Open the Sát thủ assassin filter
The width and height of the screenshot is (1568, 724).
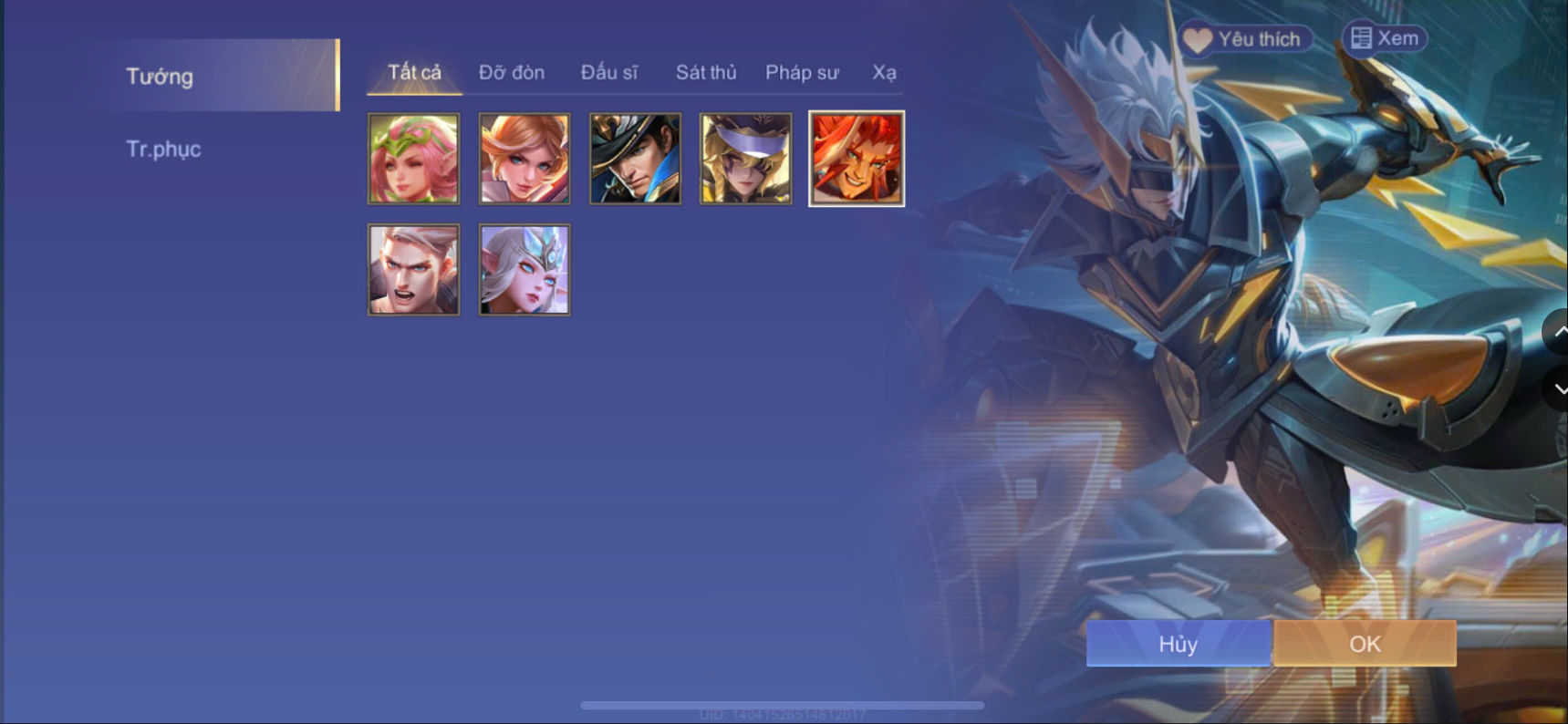point(705,72)
